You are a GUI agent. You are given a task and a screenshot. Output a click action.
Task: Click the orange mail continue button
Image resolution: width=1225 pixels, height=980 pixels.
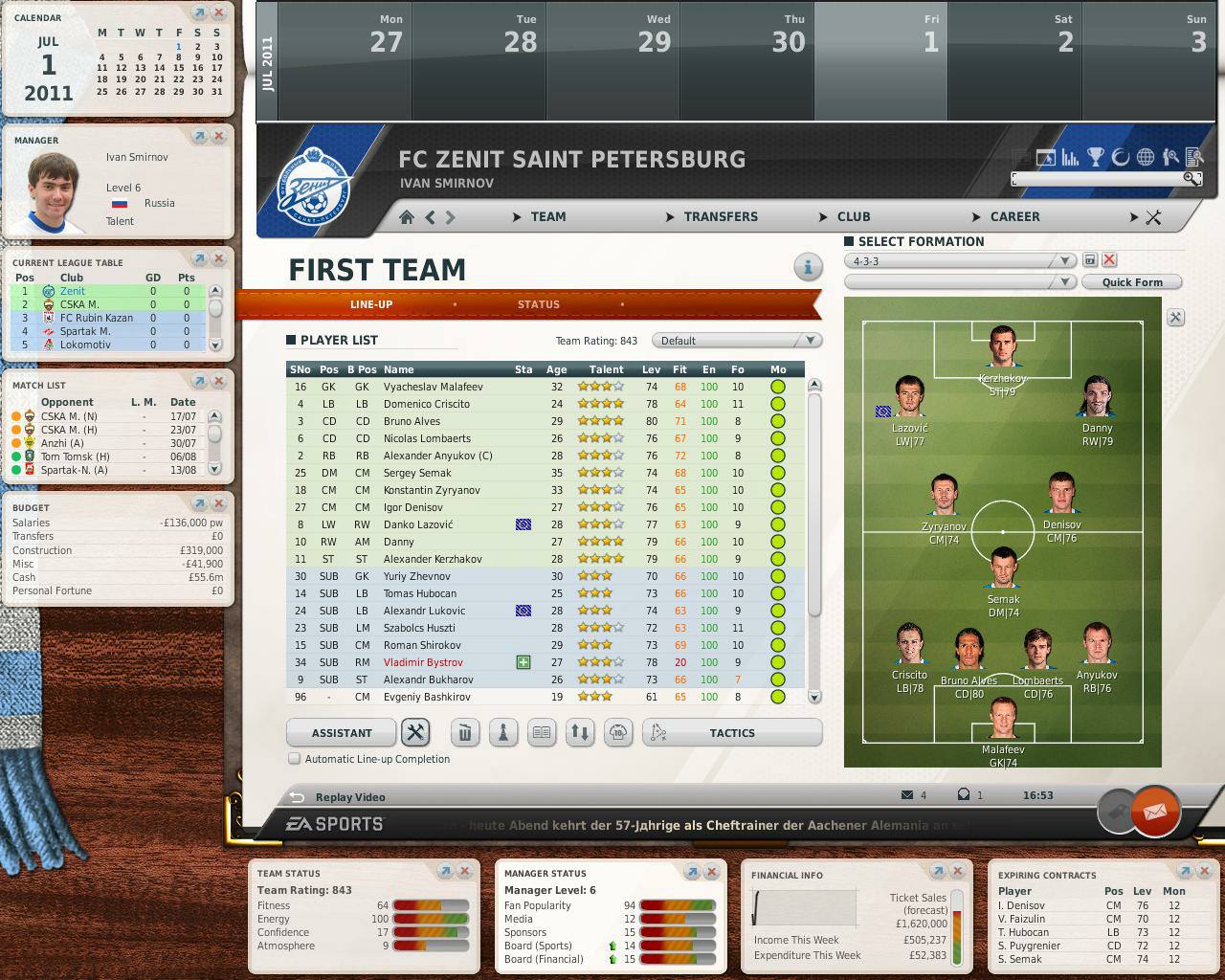point(1155,812)
